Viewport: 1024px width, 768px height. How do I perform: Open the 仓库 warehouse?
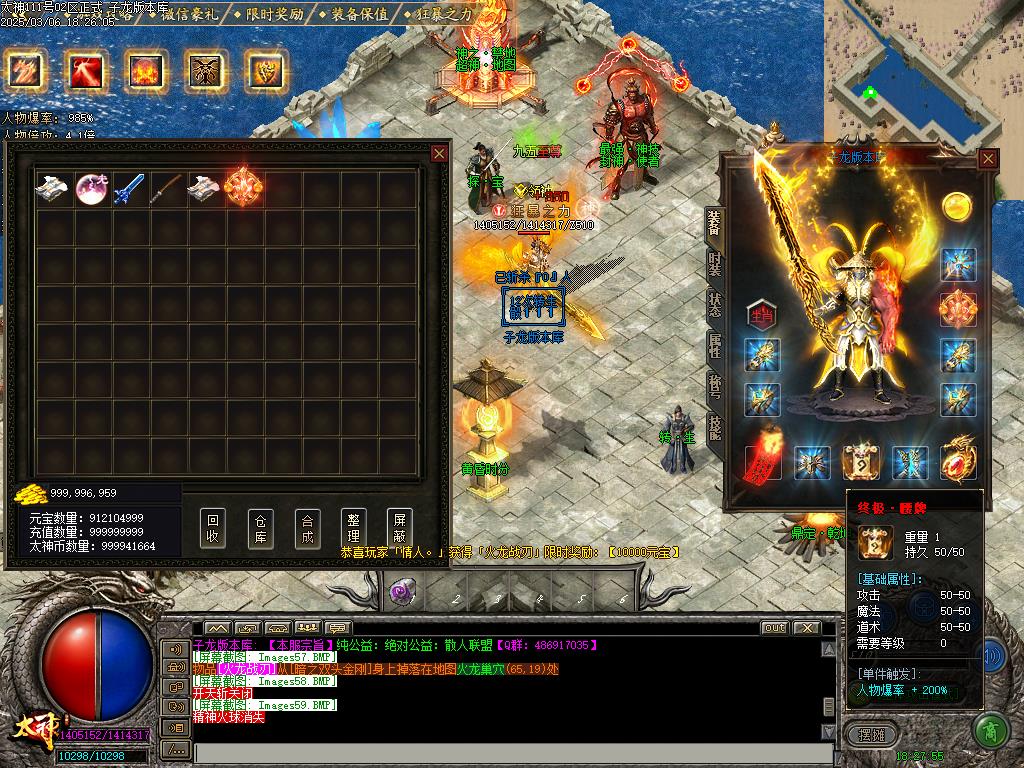point(260,528)
